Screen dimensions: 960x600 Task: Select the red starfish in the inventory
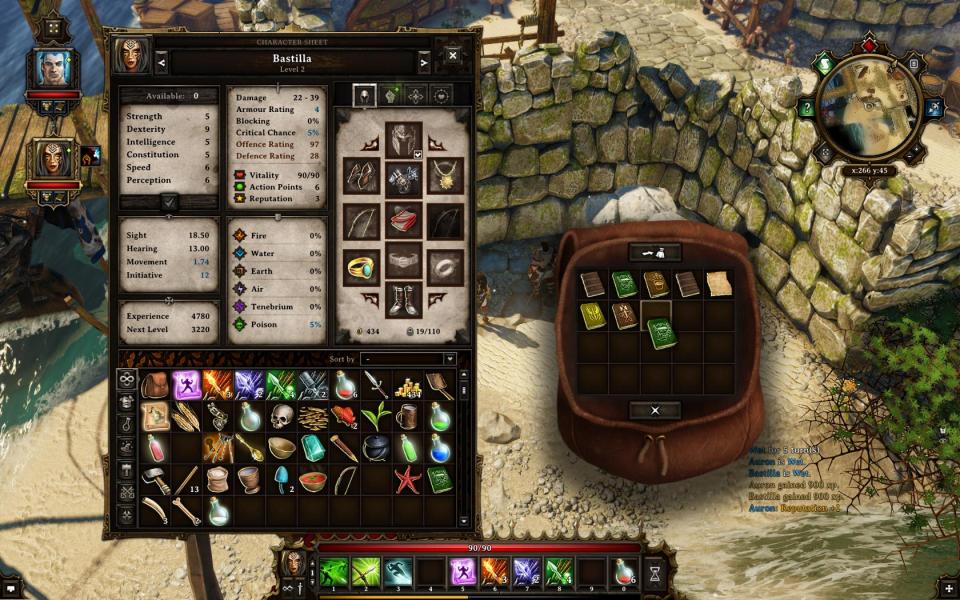[x=407, y=480]
